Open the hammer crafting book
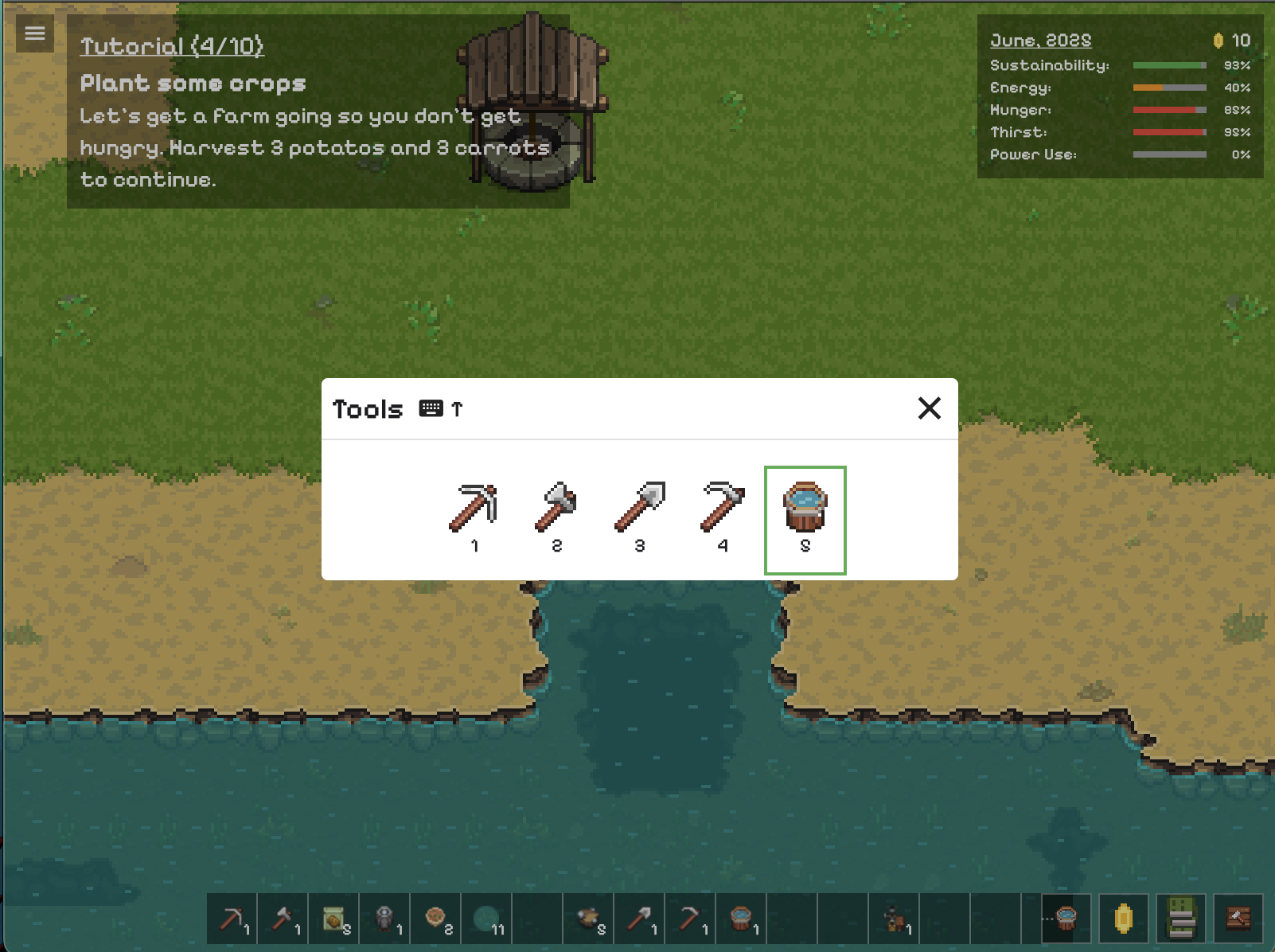The image size is (1275, 952). [x=1238, y=919]
